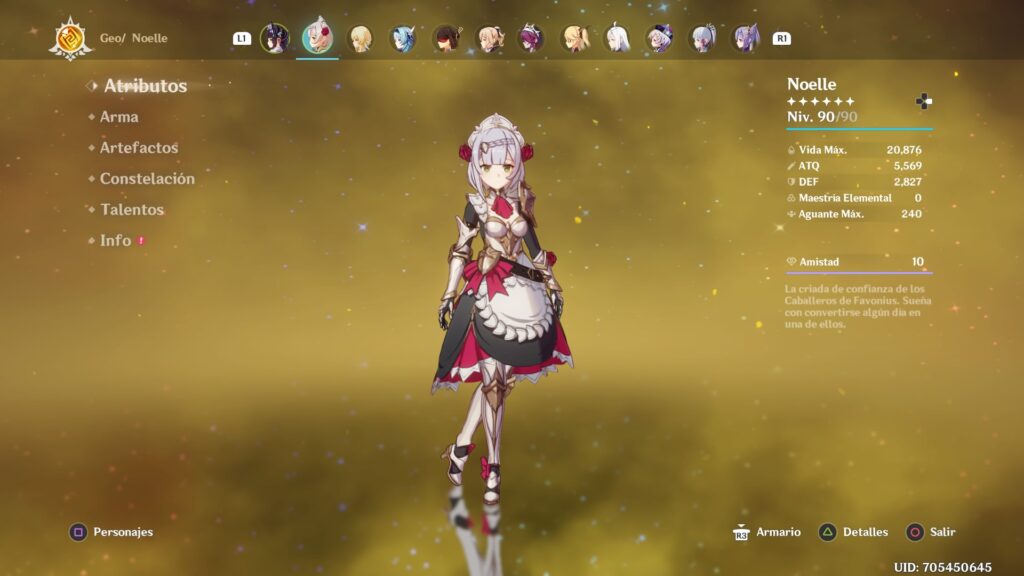
Task: Show Noelle's Constelación page
Action: coord(147,179)
